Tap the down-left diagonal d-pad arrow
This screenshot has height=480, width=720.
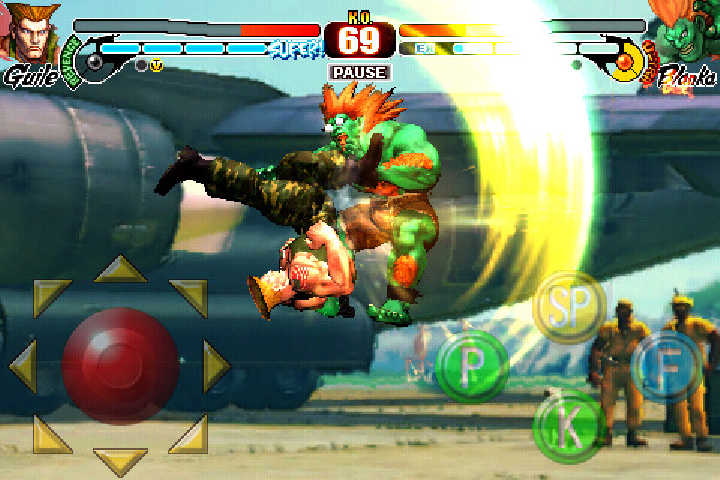pyautogui.click(x=50, y=434)
